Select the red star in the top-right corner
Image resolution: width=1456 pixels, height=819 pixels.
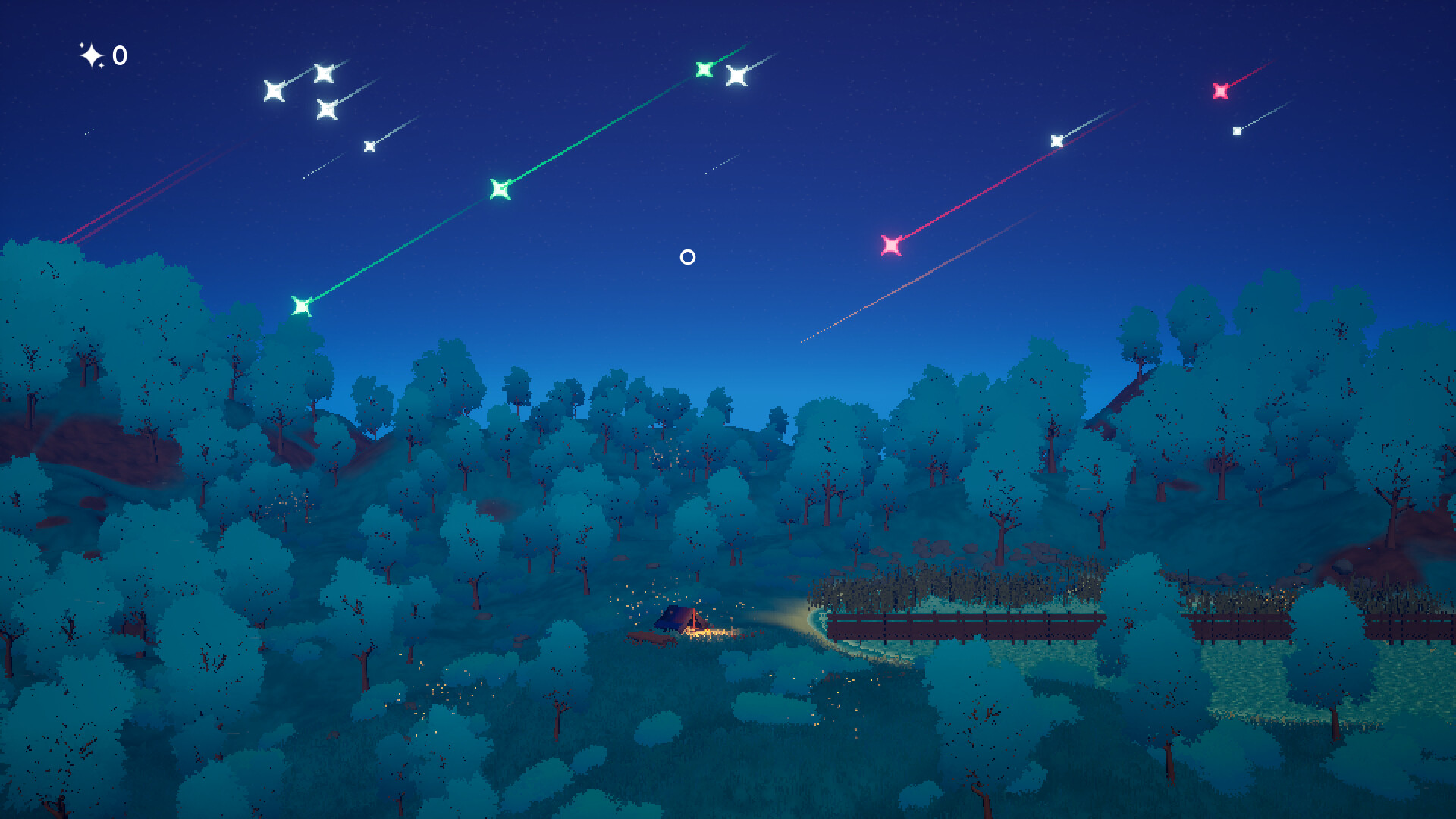pyautogui.click(x=1221, y=92)
